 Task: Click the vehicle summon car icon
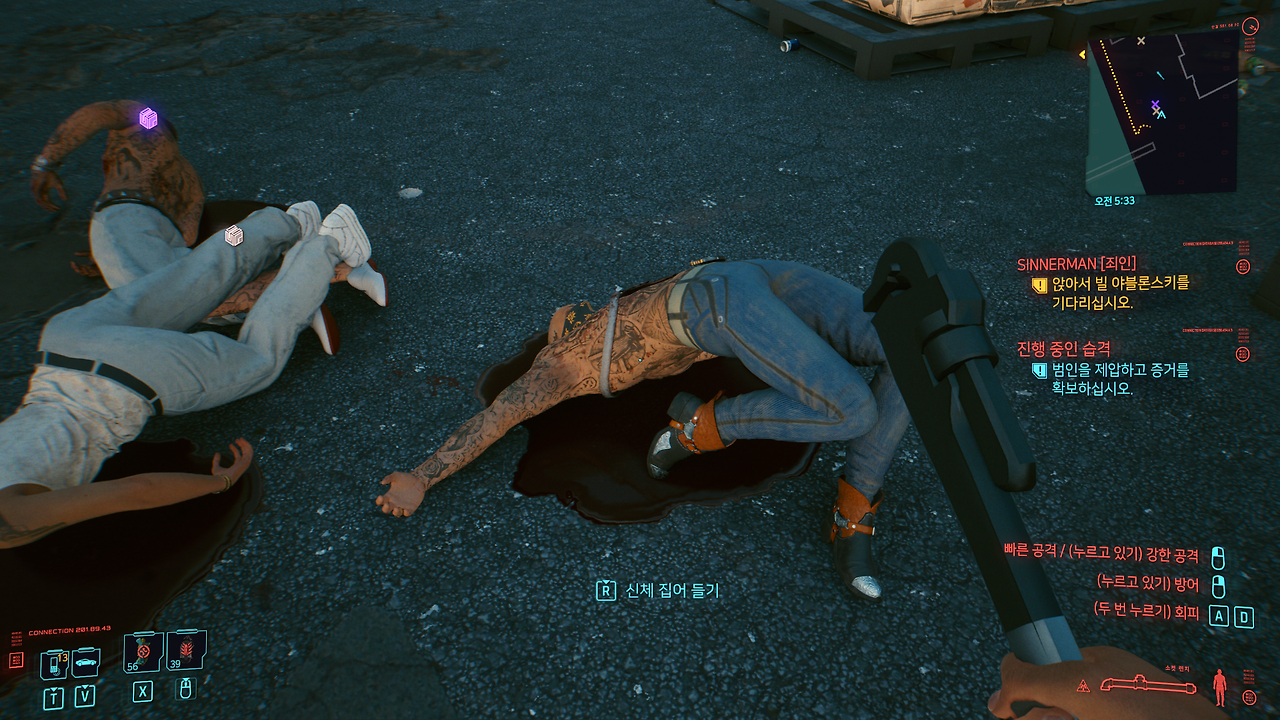point(85,663)
